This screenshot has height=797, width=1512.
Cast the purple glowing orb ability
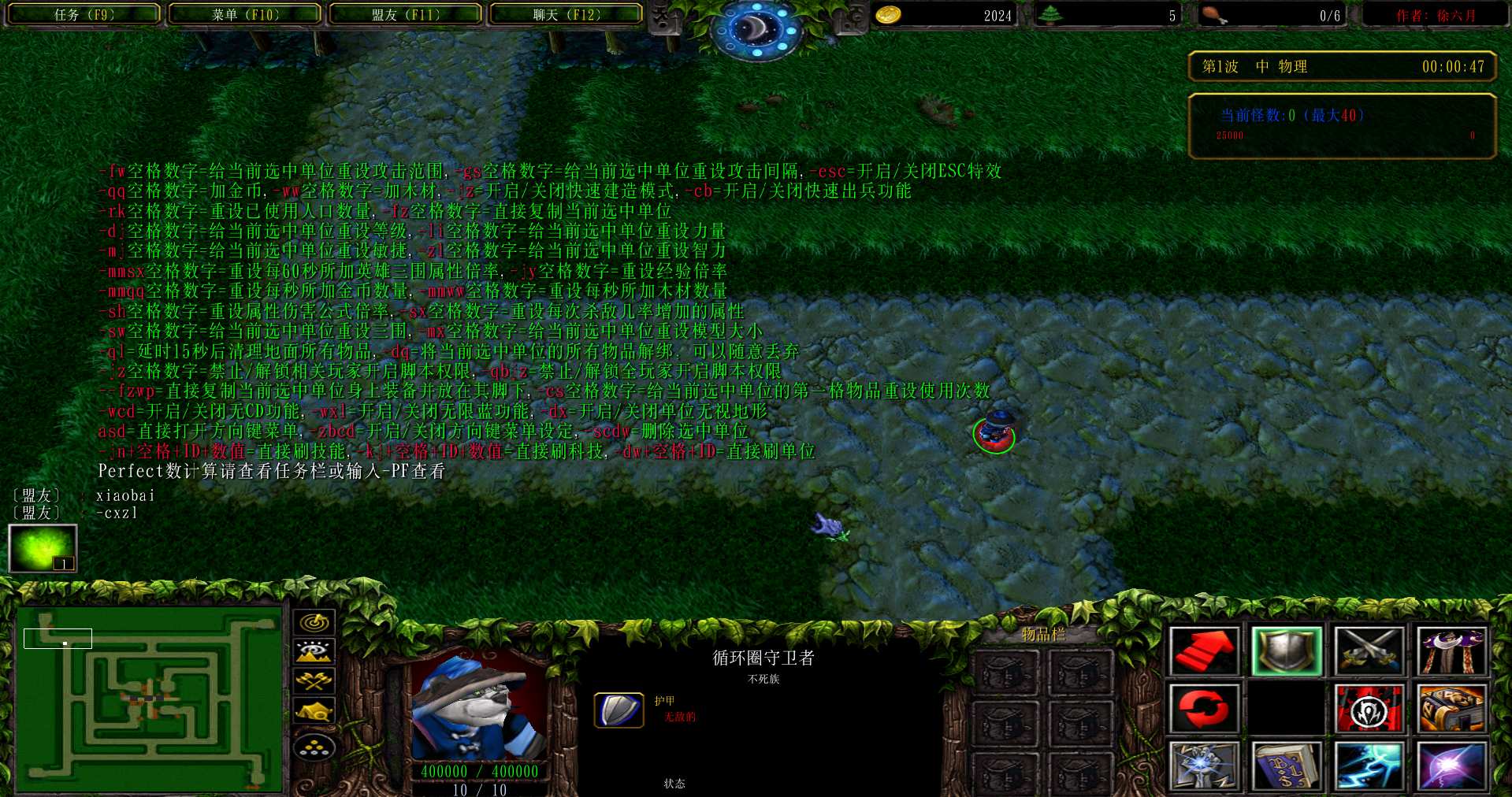click(1451, 765)
